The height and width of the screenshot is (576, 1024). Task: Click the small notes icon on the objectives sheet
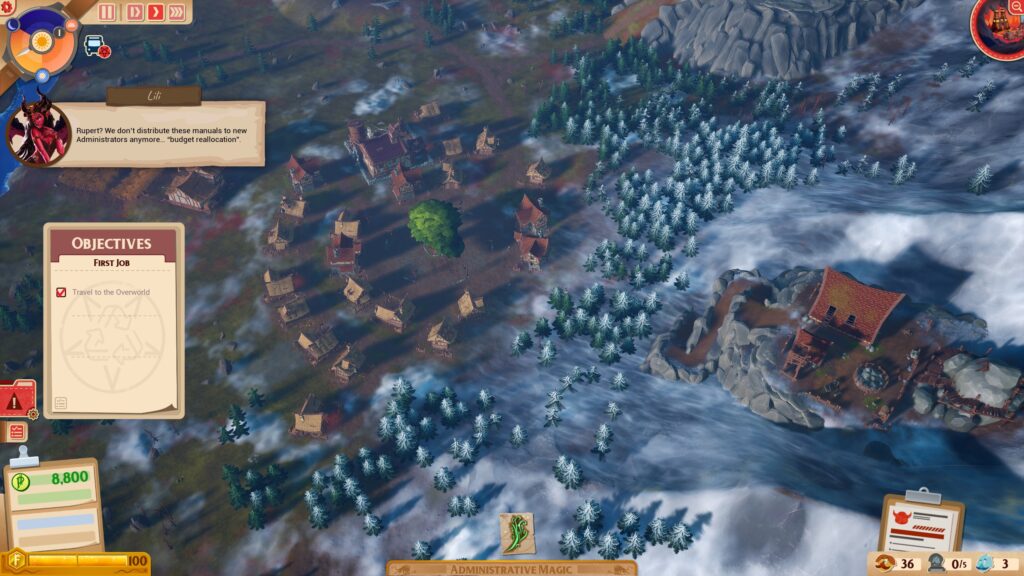click(61, 403)
